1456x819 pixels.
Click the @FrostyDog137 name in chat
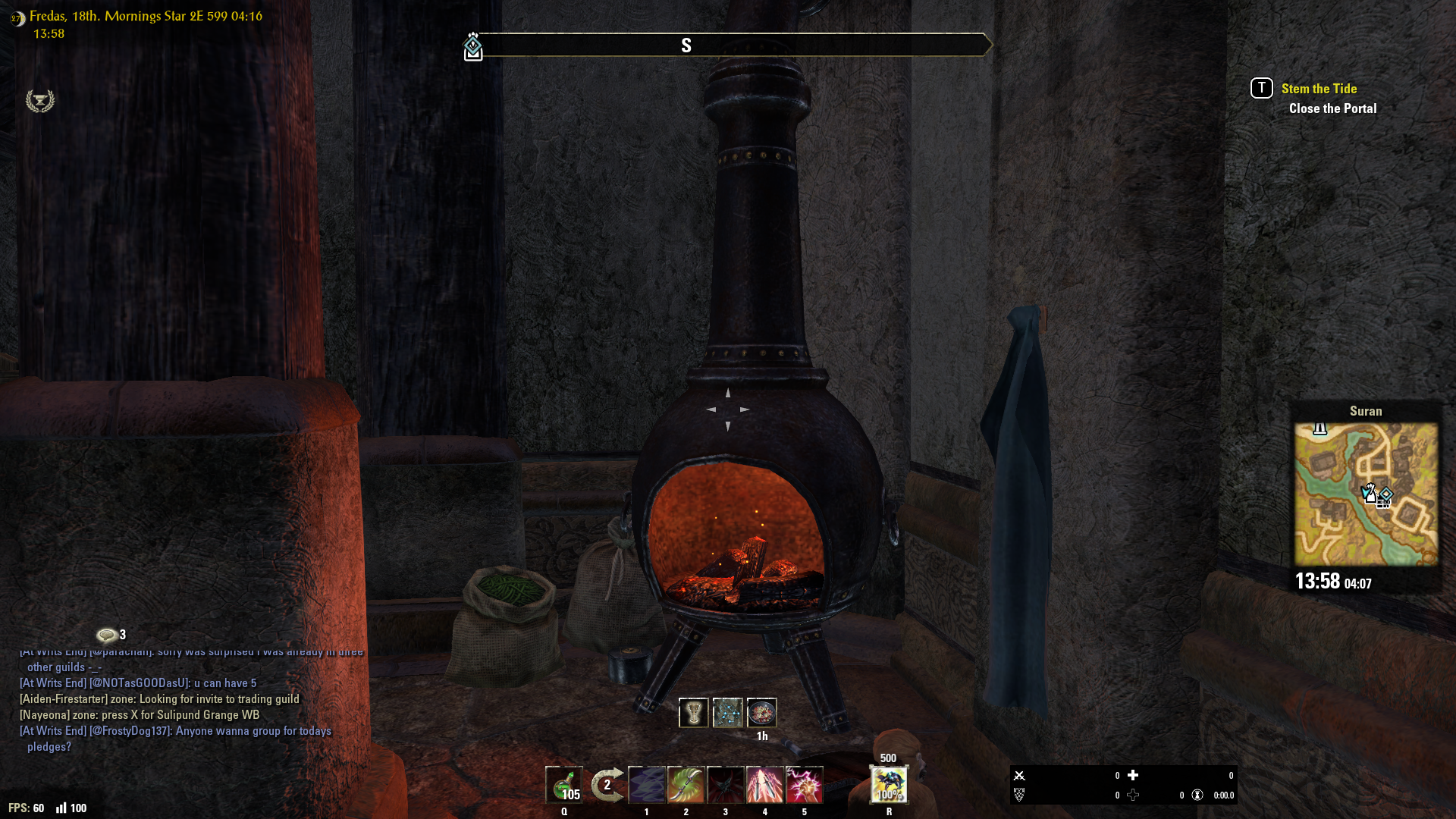[x=127, y=731]
